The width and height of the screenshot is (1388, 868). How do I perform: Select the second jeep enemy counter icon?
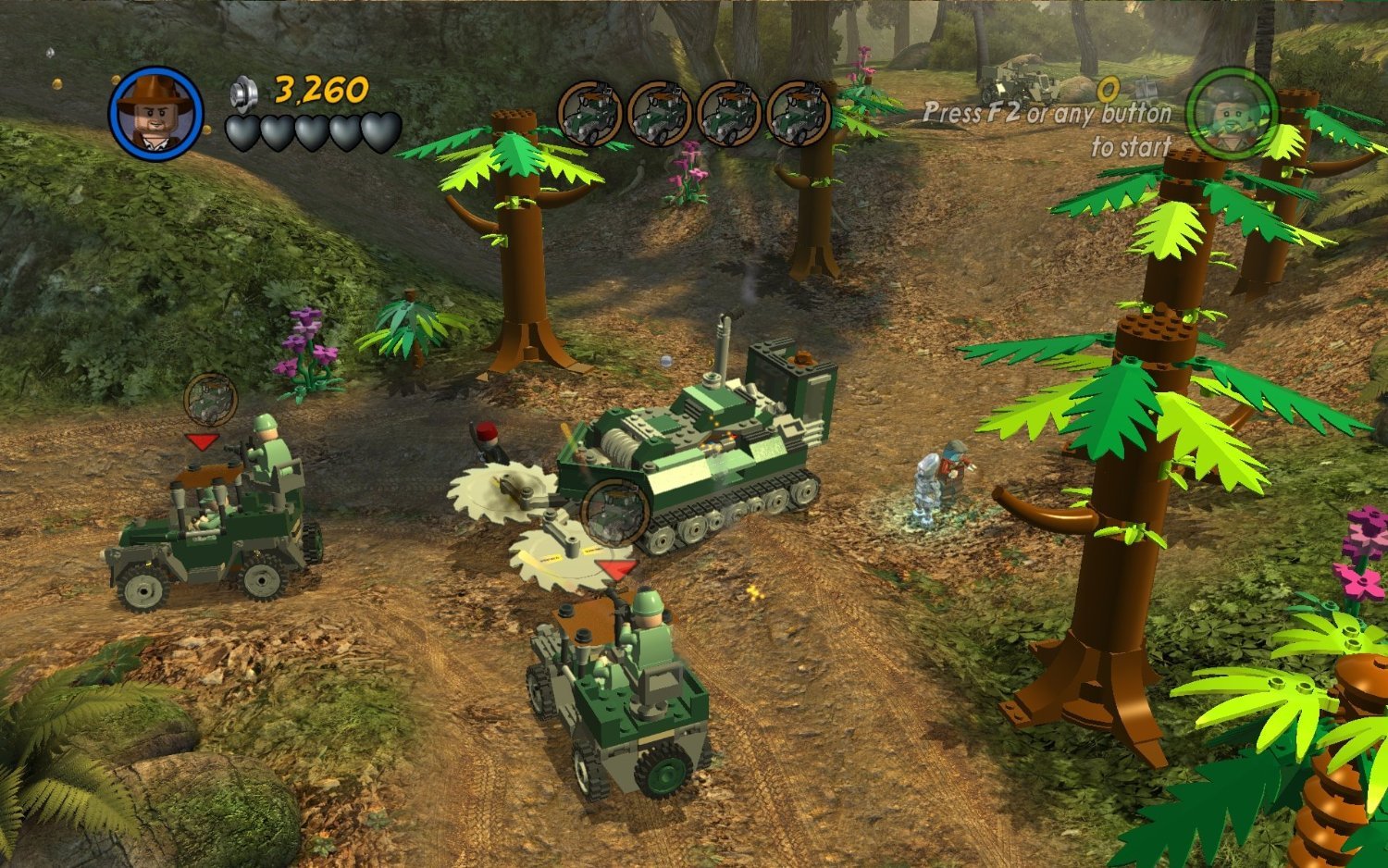(x=660, y=109)
